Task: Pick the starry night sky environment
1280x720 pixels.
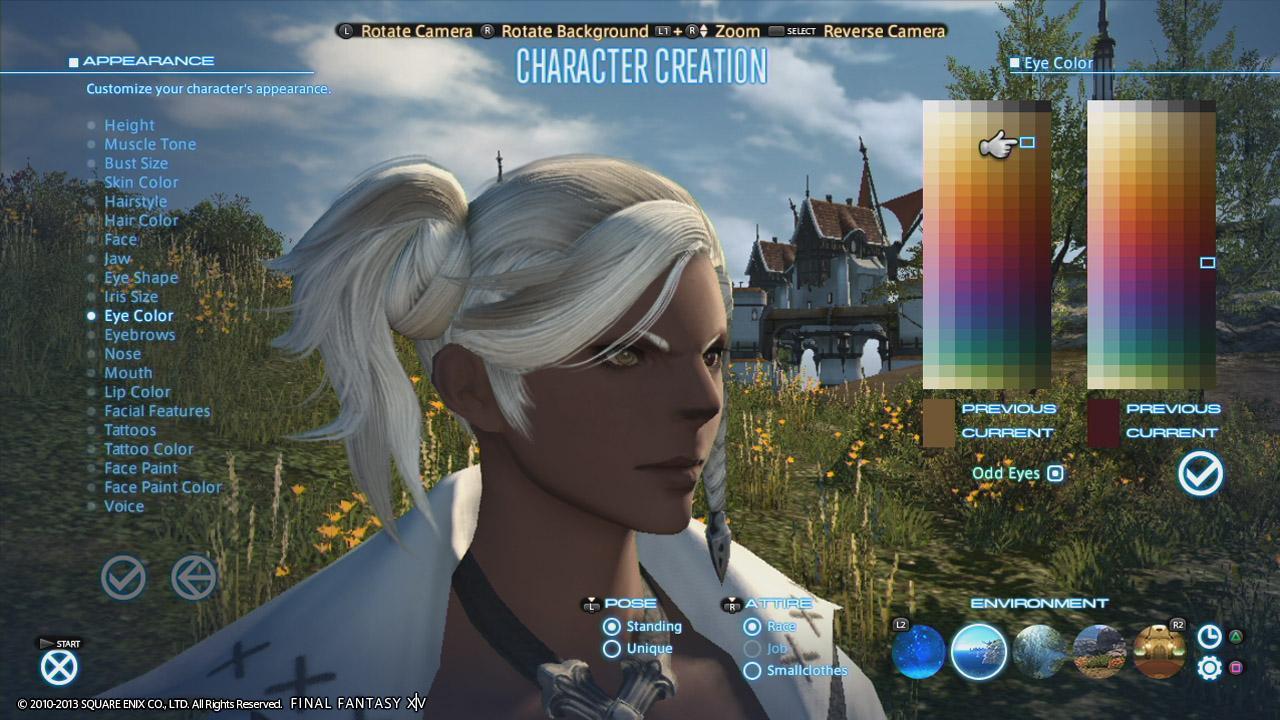Action: click(918, 651)
